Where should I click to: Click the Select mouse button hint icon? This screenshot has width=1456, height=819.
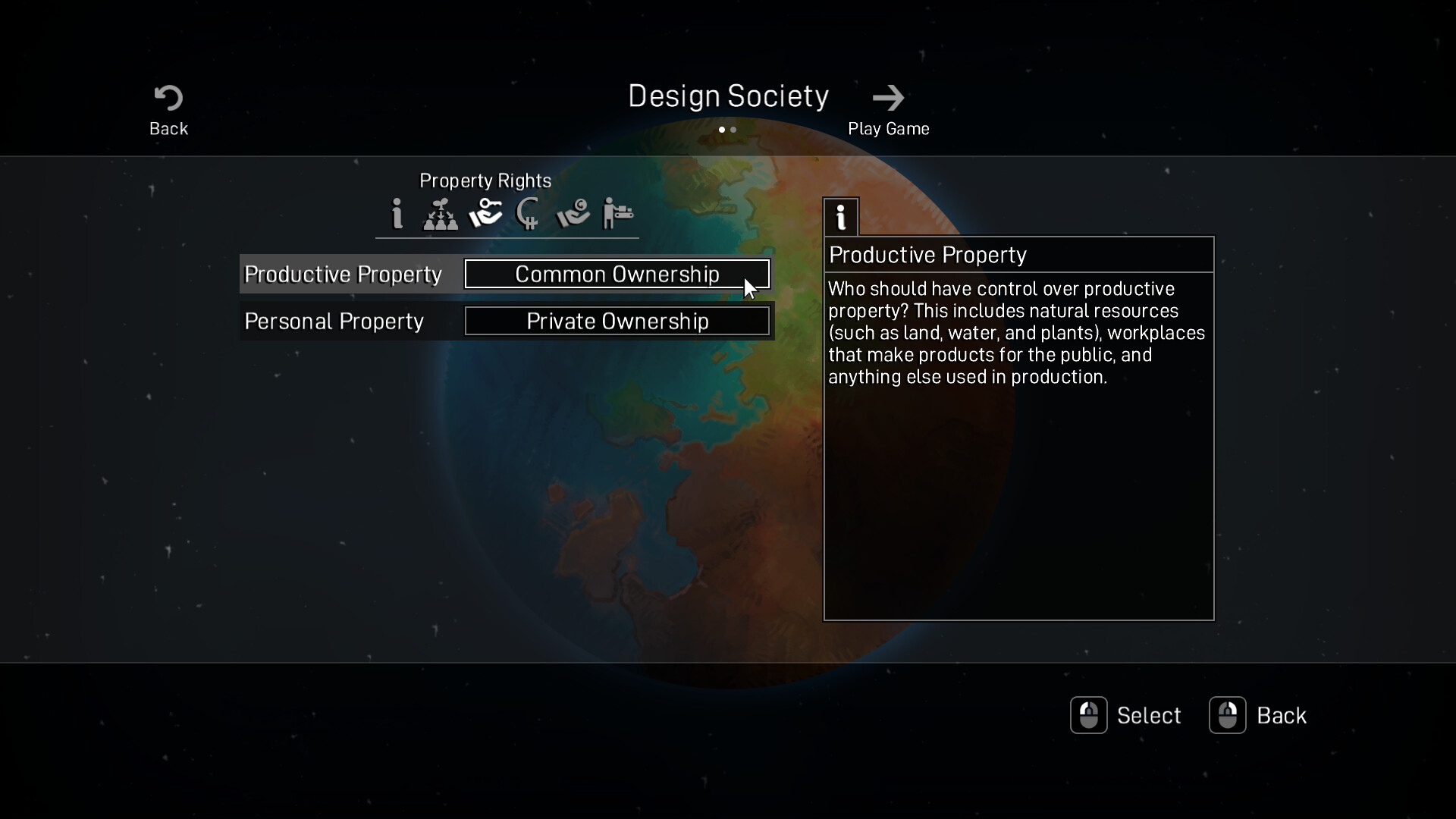point(1089,714)
